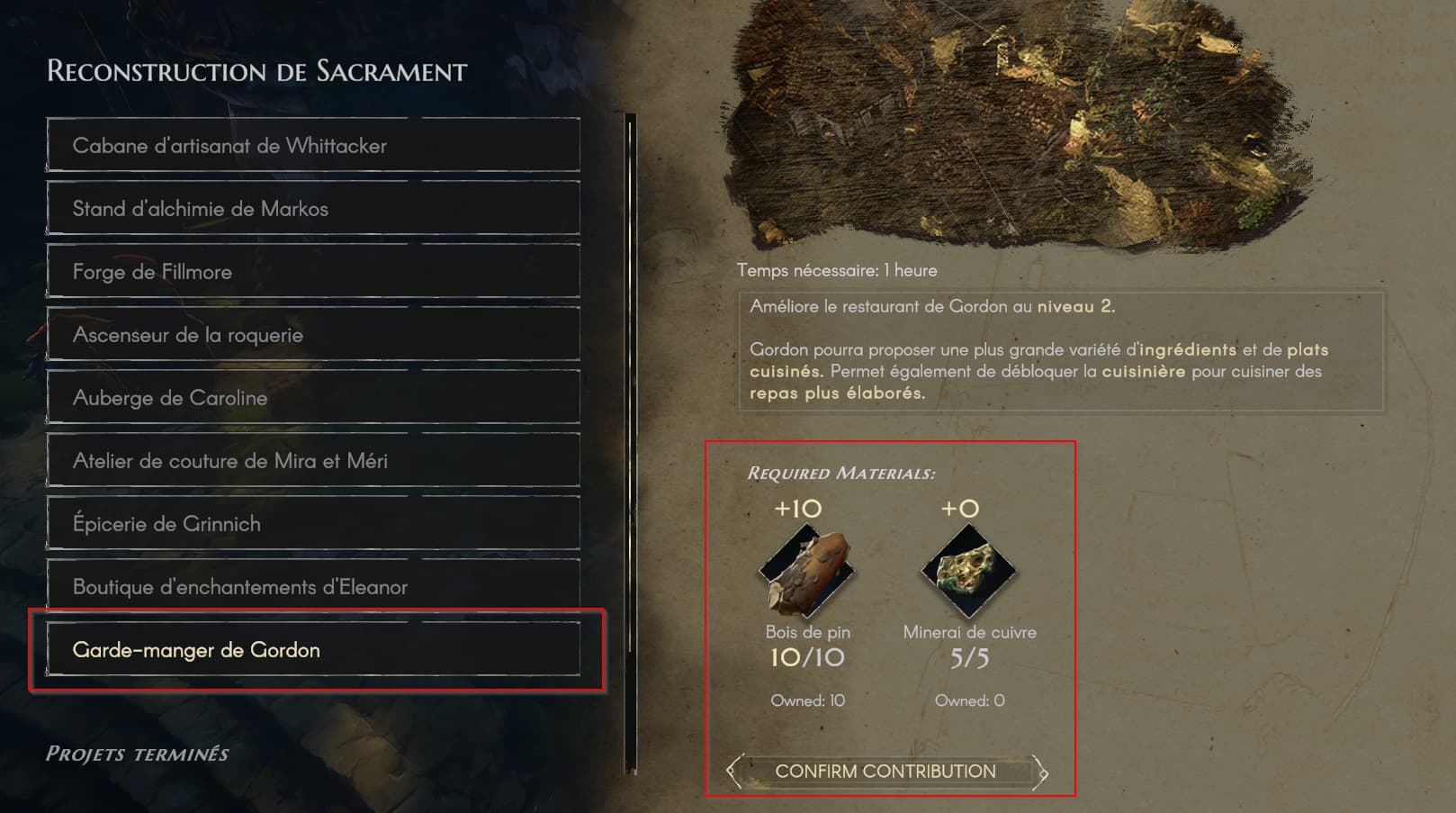This screenshot has width=1456, height=813.
Task: Select Cabane d'artisanat de Whittacker project
Action: coord(313,146)
